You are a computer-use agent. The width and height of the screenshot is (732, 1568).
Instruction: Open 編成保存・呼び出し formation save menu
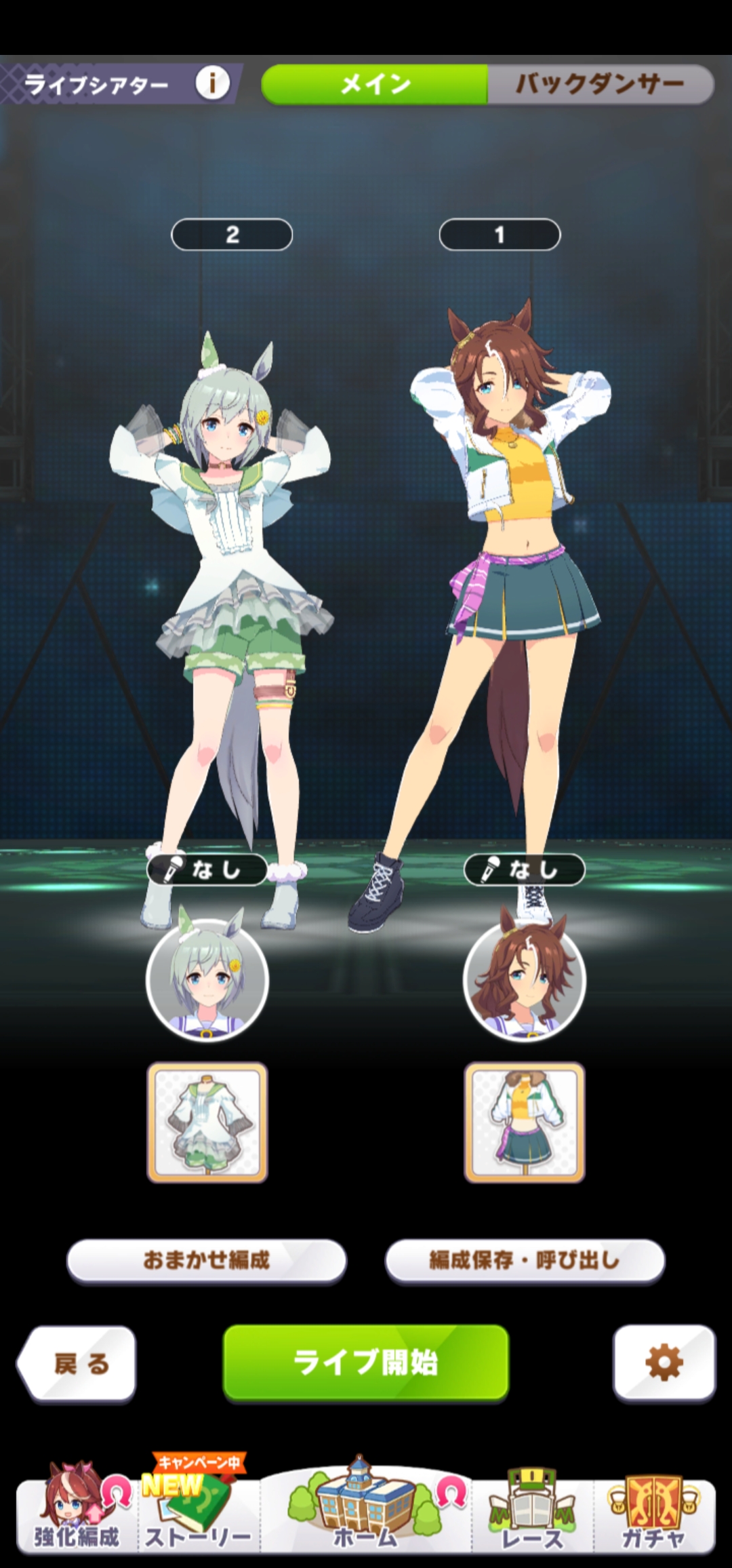(525, 1261)
